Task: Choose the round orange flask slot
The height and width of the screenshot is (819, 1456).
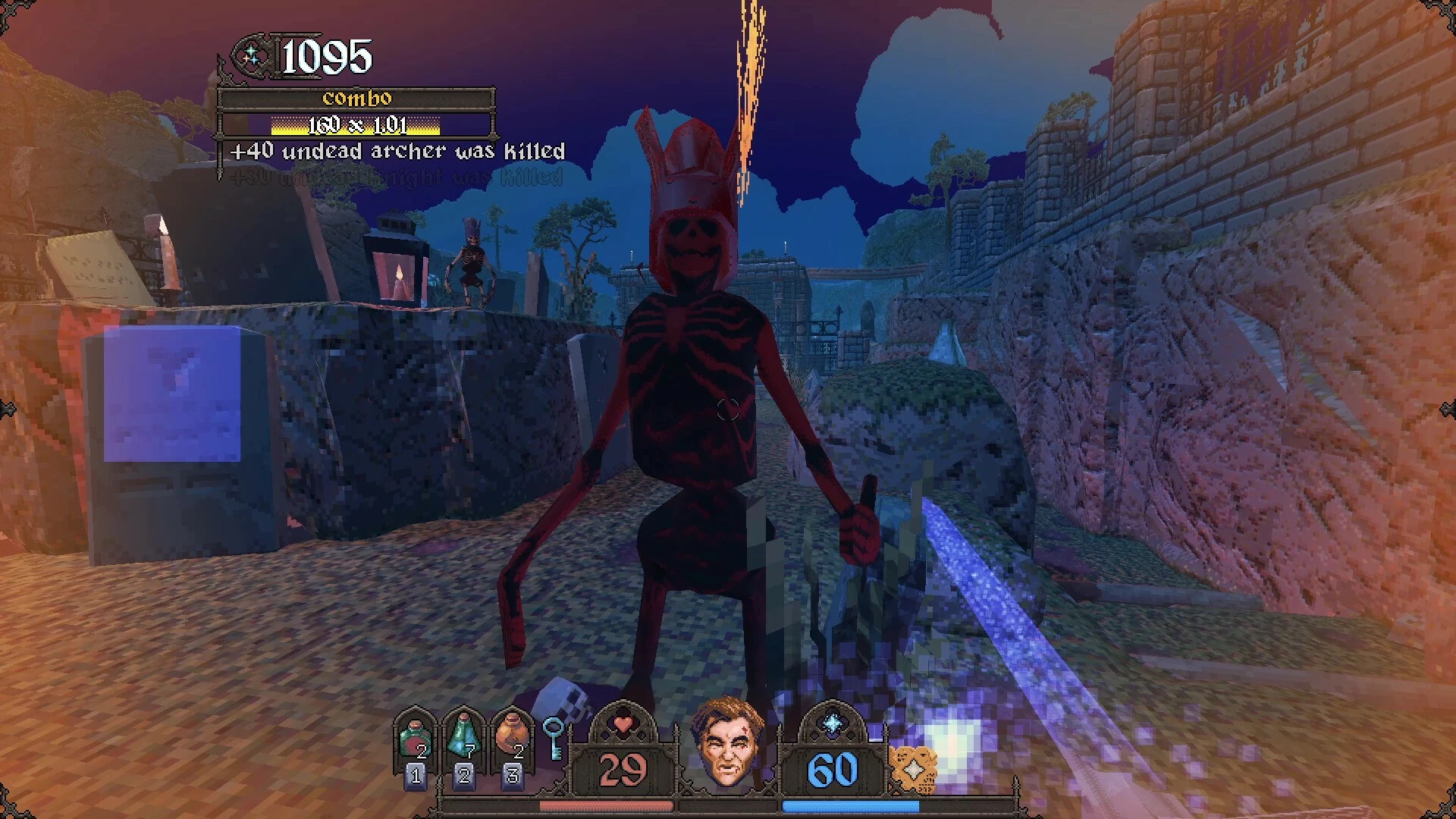Action: pos(512,737)
